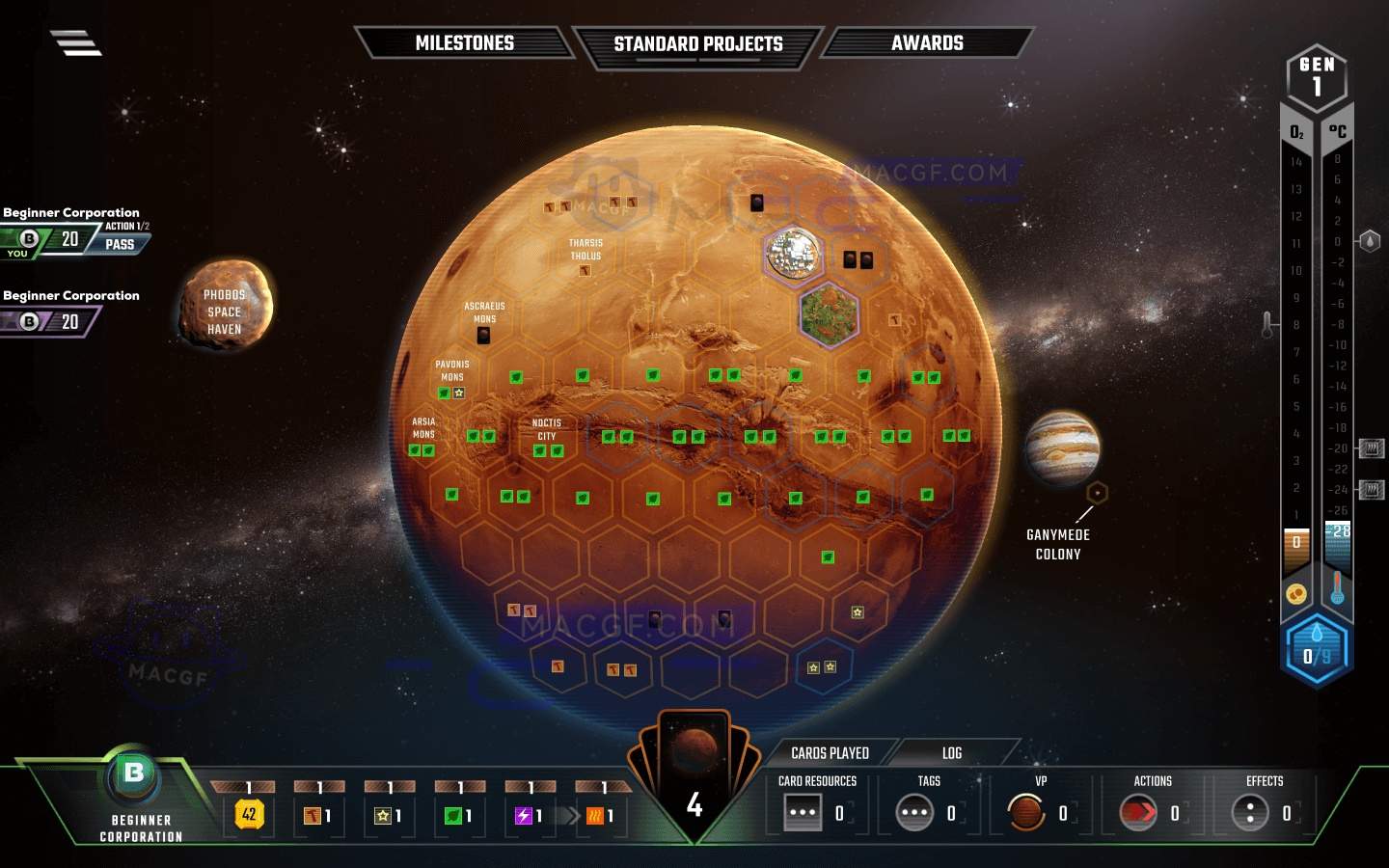1389x868 pixels.
Task: Click the steel production resource icon
Action: coord(311,815)
